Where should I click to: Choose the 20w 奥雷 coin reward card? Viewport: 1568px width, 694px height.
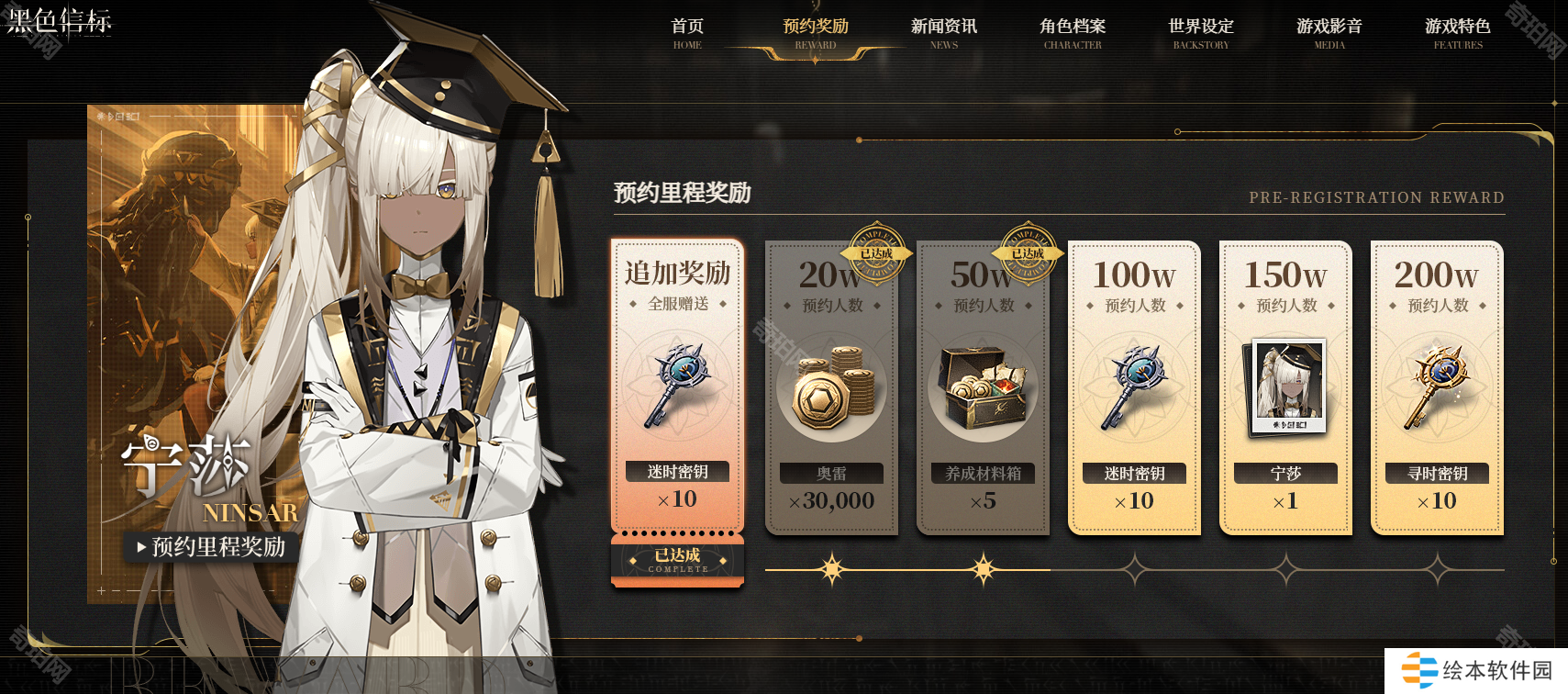831,387
